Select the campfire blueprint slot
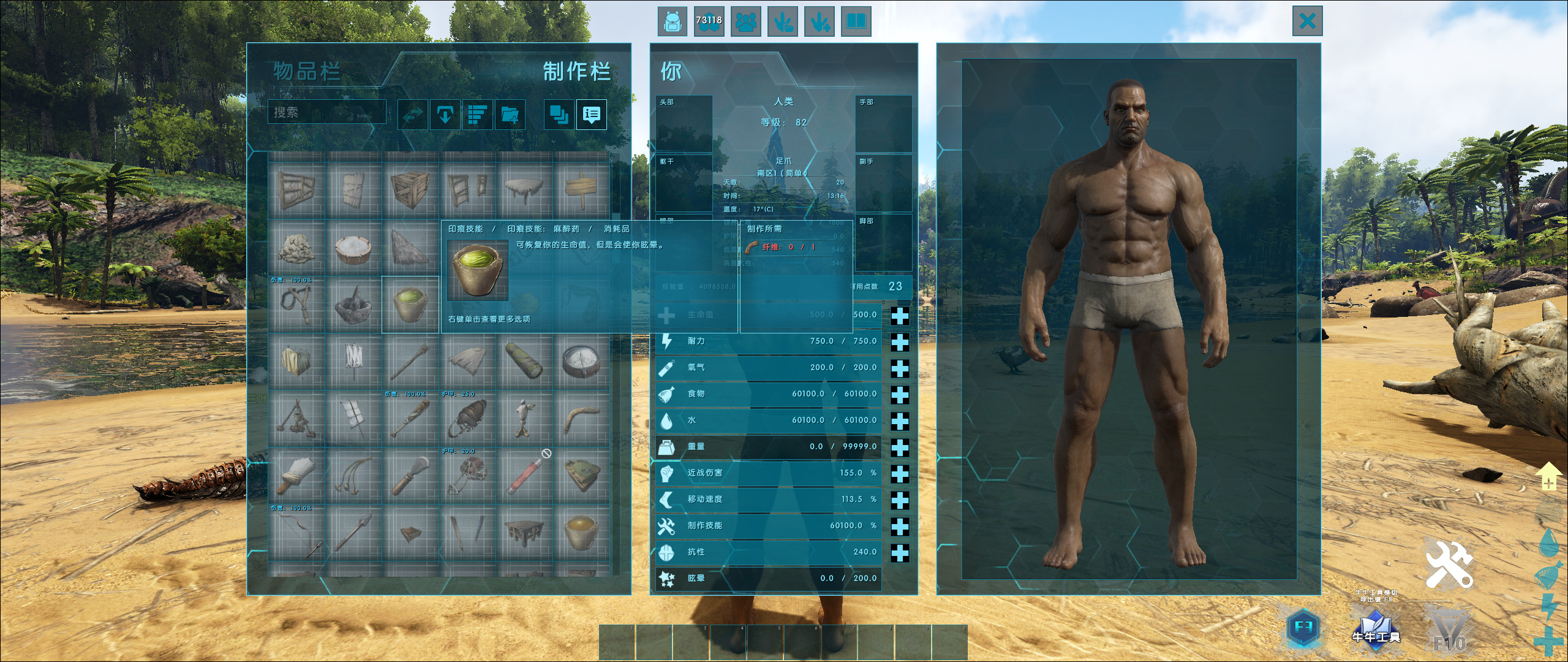The height and width of the screenshot is (662, 1568). coord(296,419)
